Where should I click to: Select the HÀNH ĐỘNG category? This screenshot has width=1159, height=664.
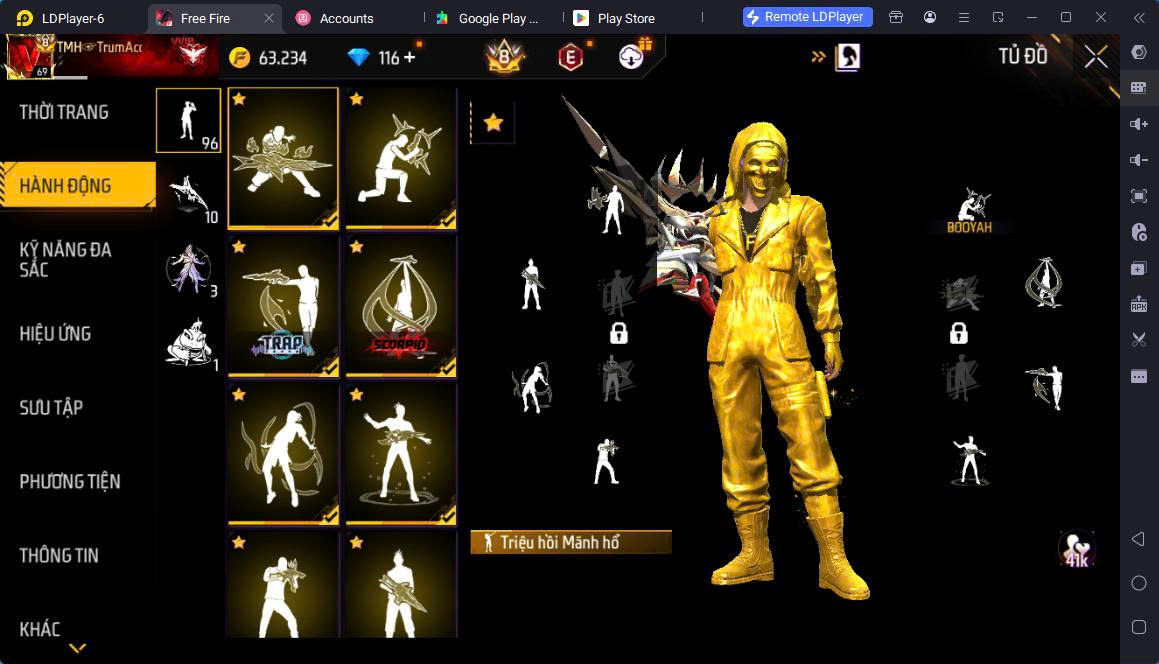click(x=66, y=186)
